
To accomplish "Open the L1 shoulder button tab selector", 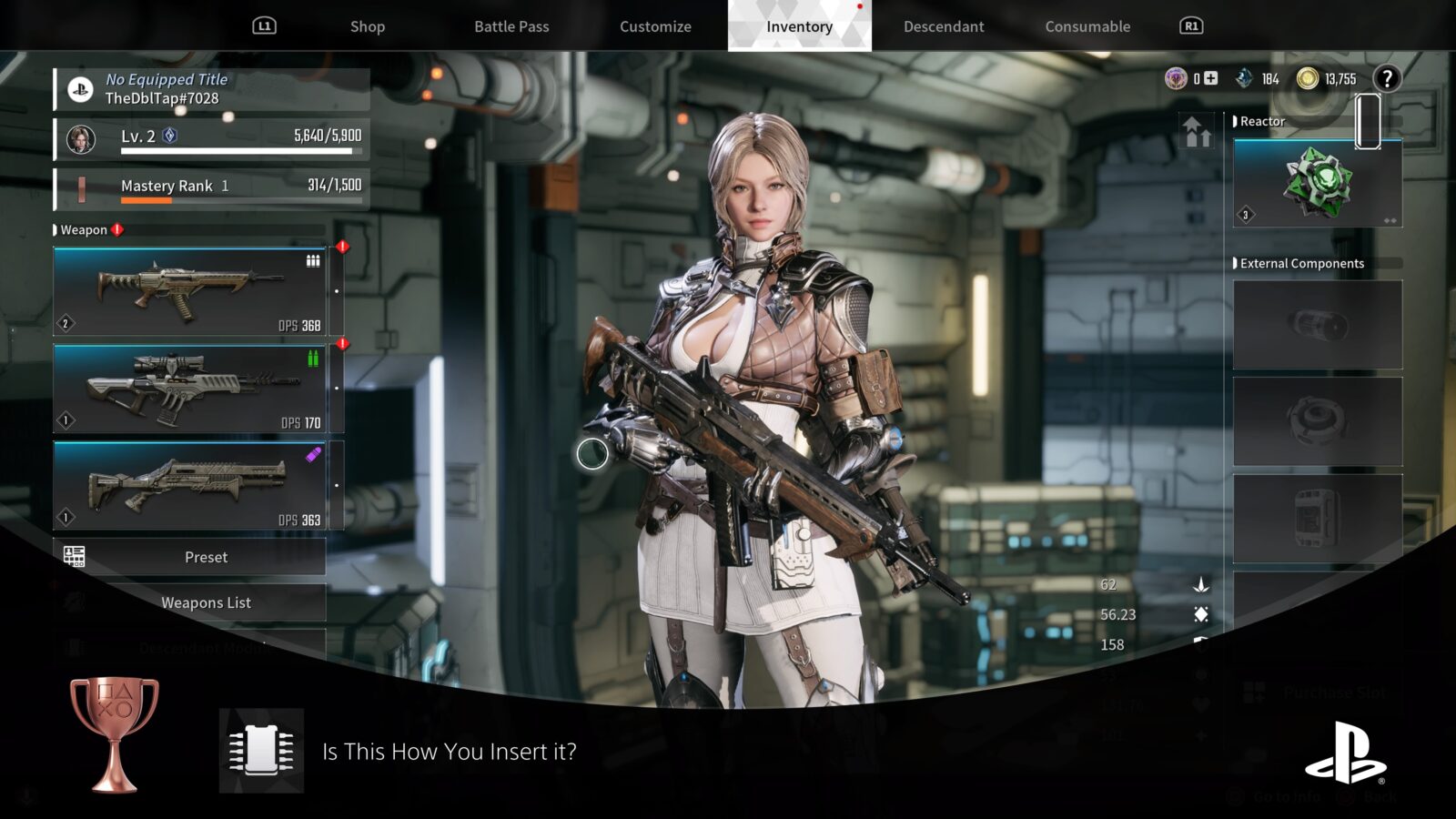I will click(x=265, y=26).
